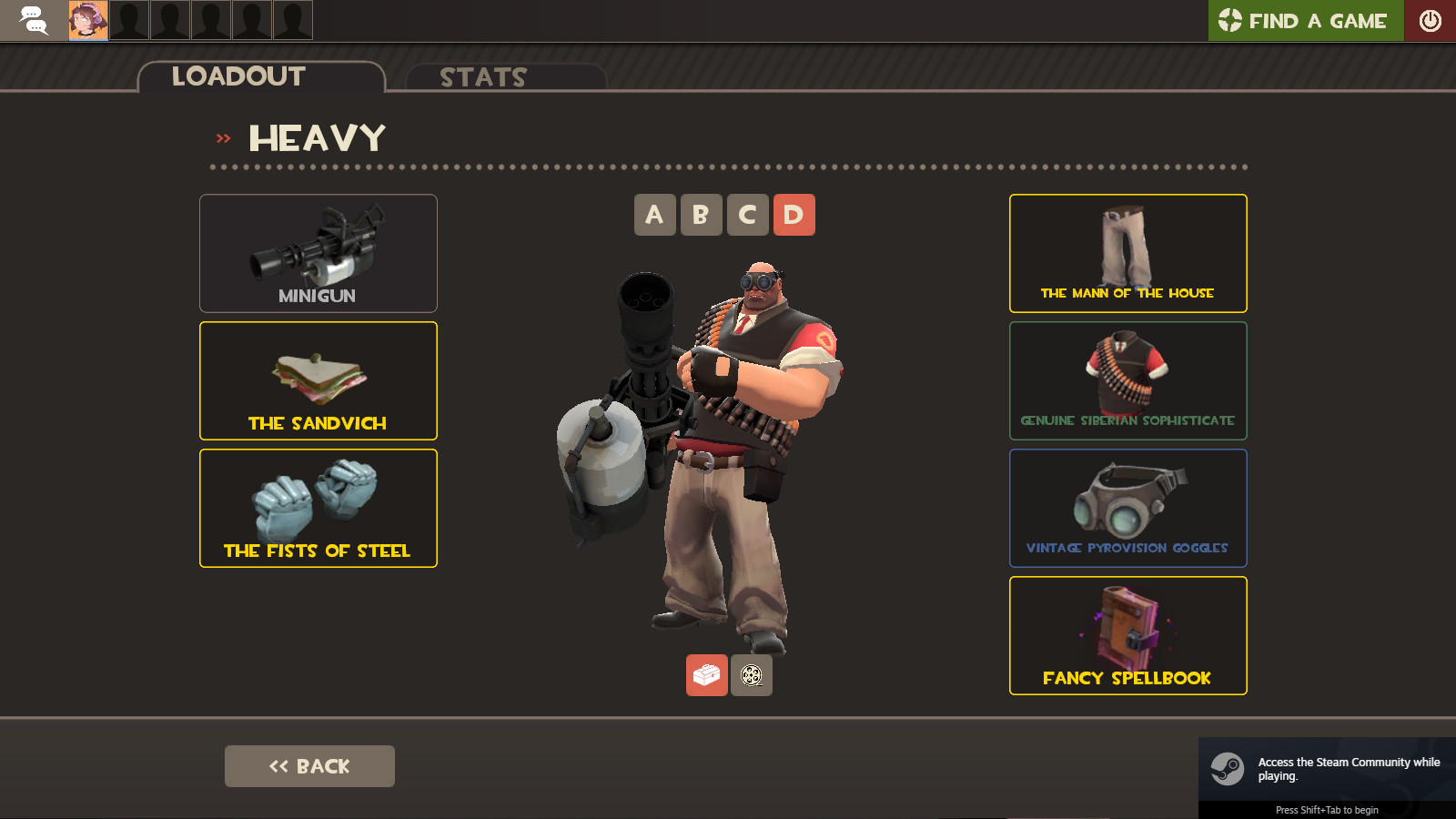
Task: Switch to loadout preset B
Action: (701, 215)
